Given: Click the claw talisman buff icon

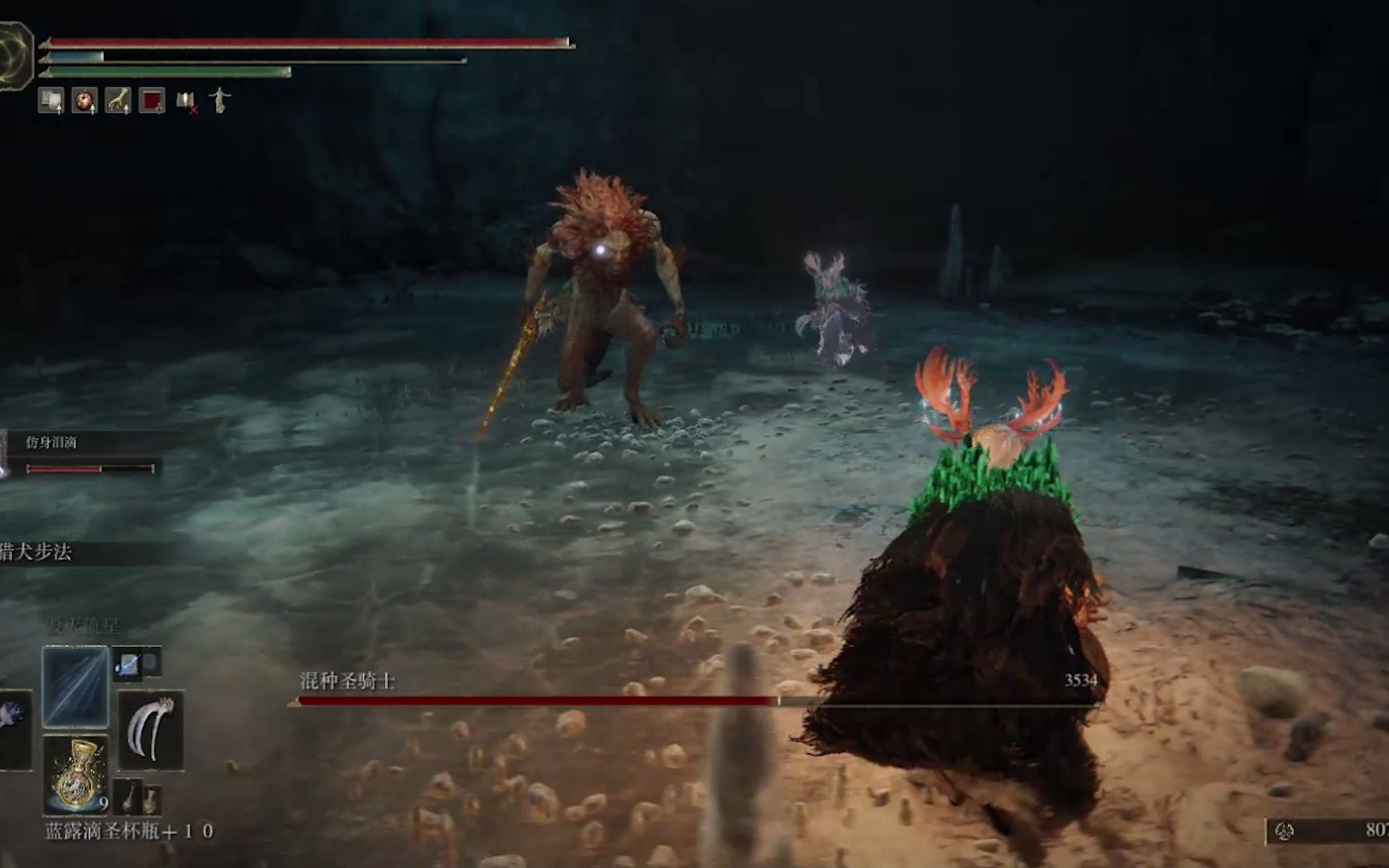Looking at the screenshot, I should click(118, 100).
